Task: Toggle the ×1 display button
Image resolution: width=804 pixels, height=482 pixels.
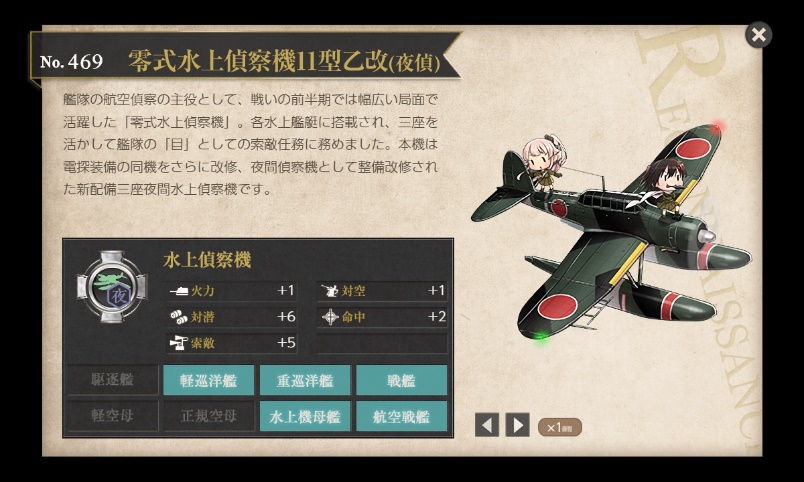Action: (559, 427)
